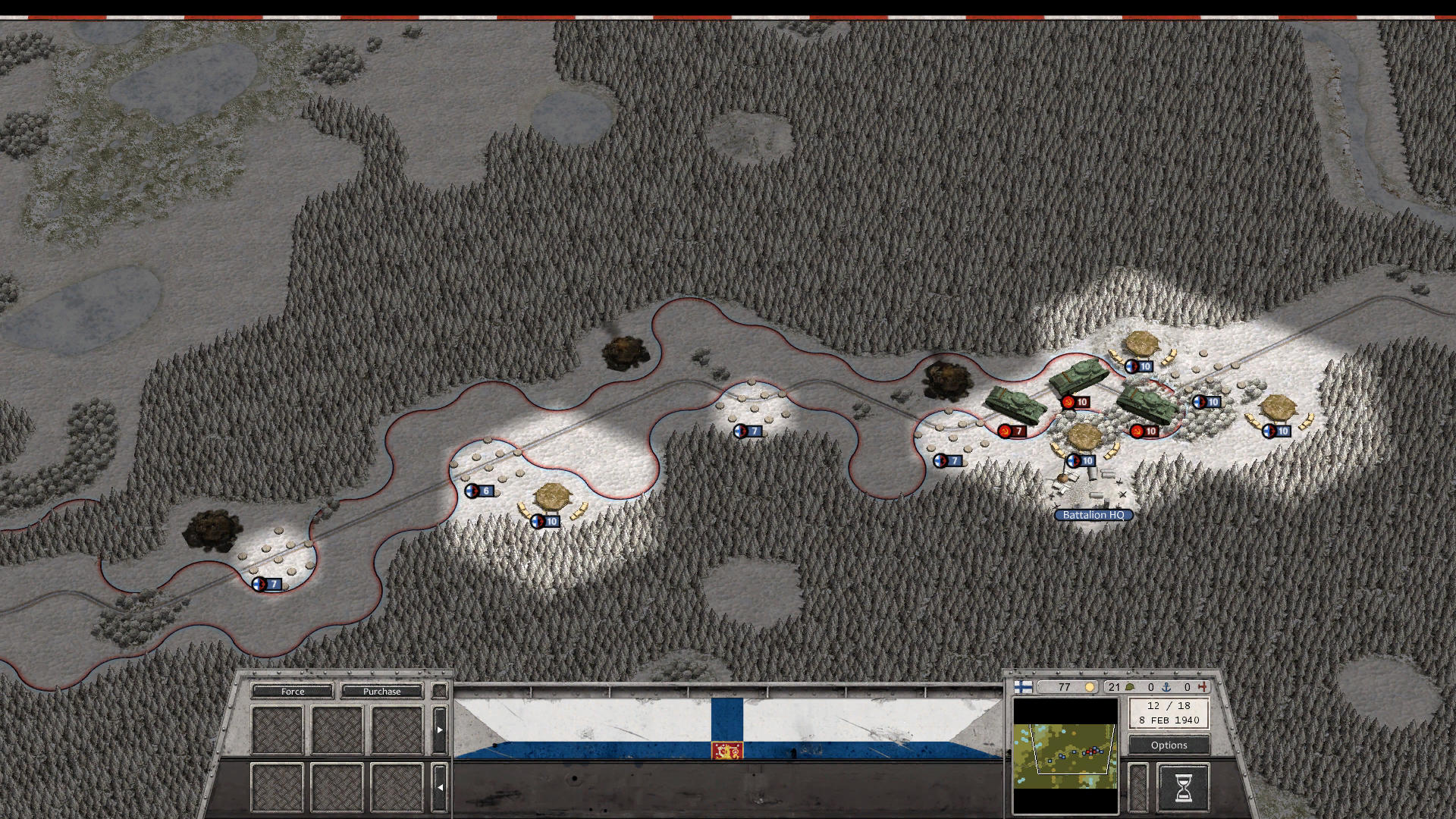Click the gold coin resource icon
The height and width of the screenshot is (819, 1456).
pyautogui.click(x=1090, y=686)
